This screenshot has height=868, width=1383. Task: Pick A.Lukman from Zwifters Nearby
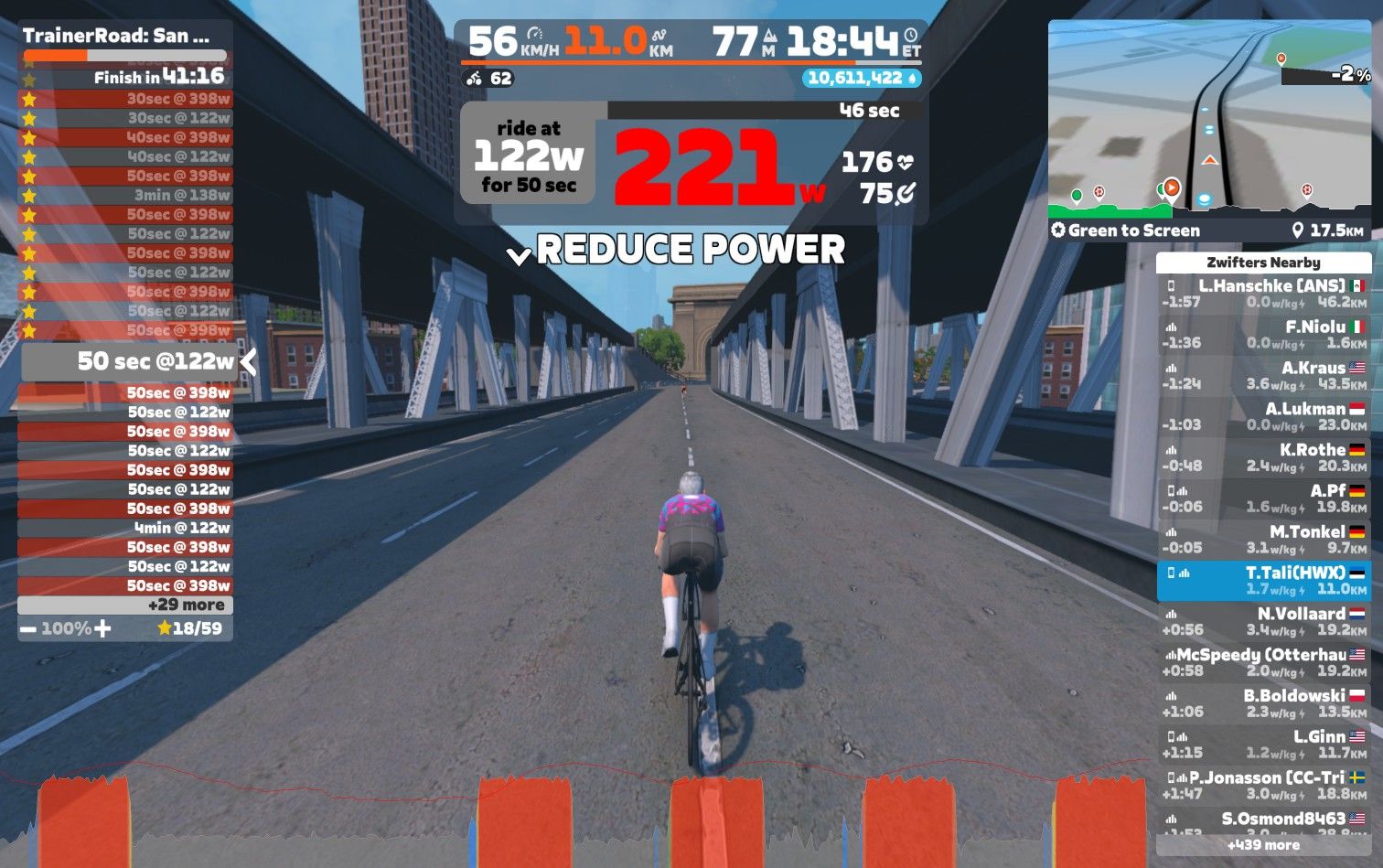click(x=1263, y=417)
